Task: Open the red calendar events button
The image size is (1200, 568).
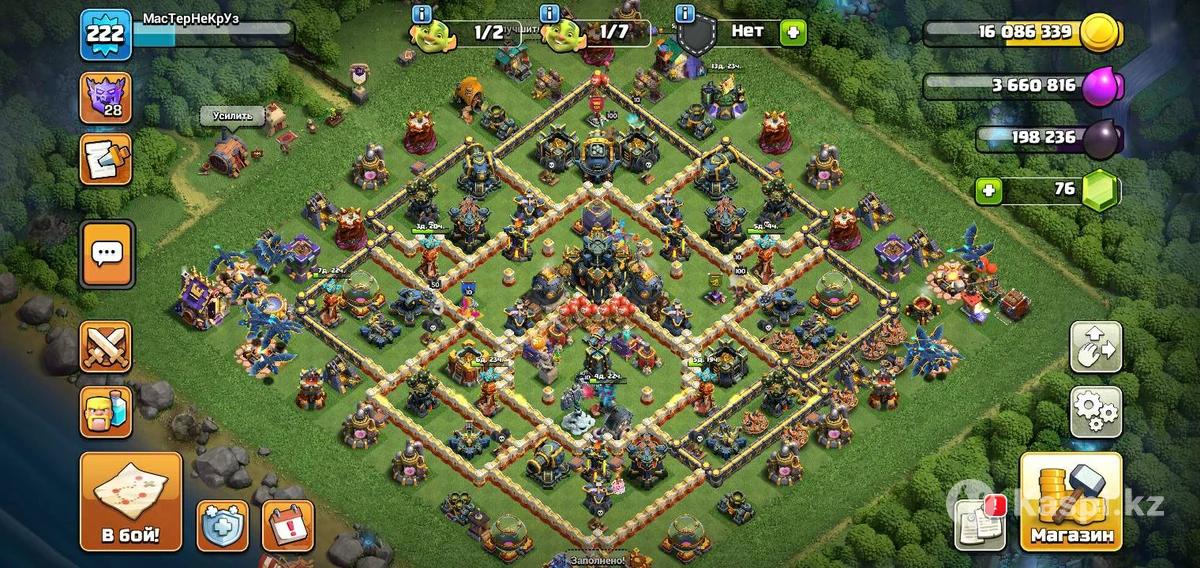Action: tap(288, 526)
